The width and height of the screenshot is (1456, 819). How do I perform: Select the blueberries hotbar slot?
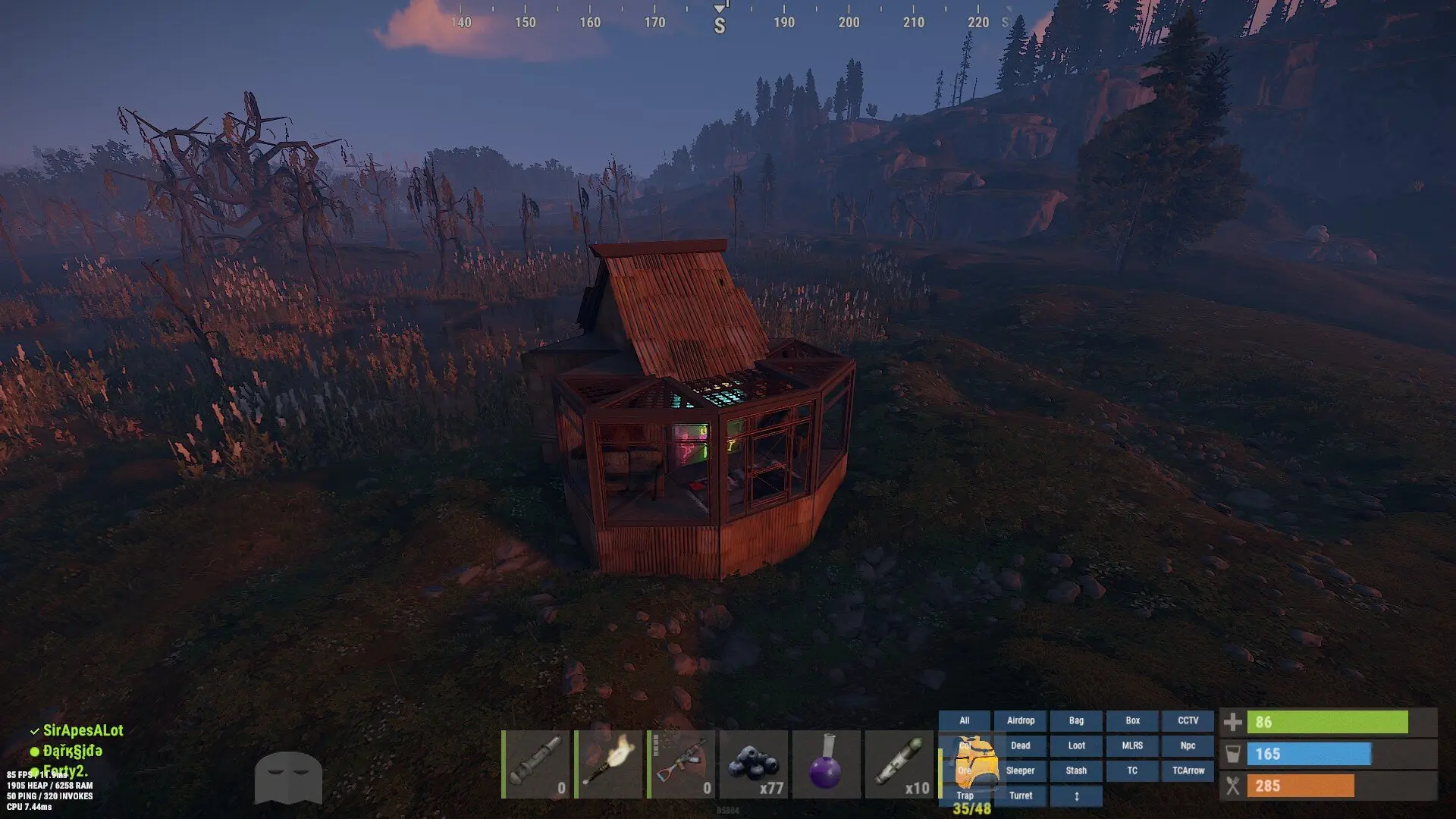coord(754,764)
